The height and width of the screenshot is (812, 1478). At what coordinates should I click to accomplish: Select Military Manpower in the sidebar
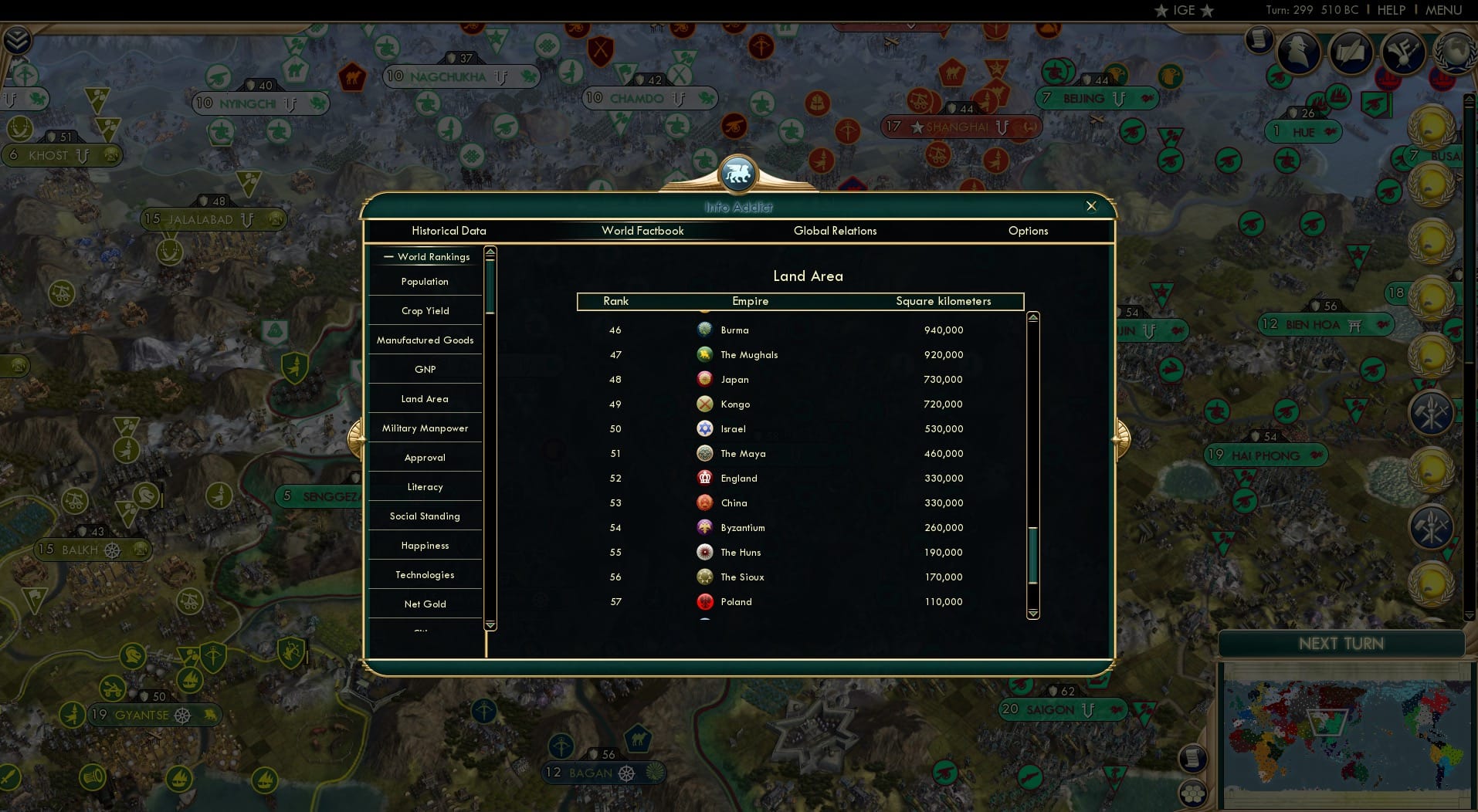coord(425,428)
